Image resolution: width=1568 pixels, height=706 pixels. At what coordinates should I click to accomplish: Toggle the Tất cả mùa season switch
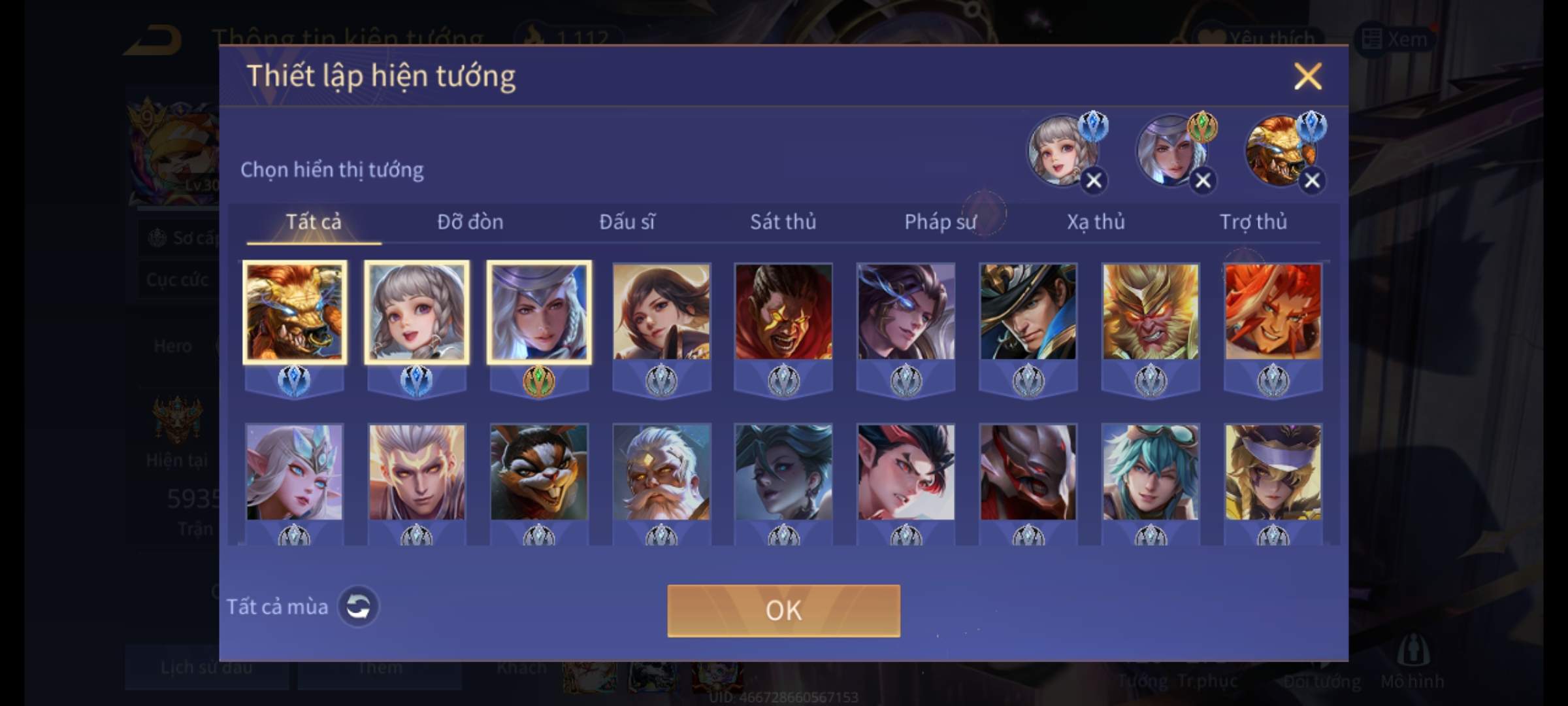coord(358,607)
